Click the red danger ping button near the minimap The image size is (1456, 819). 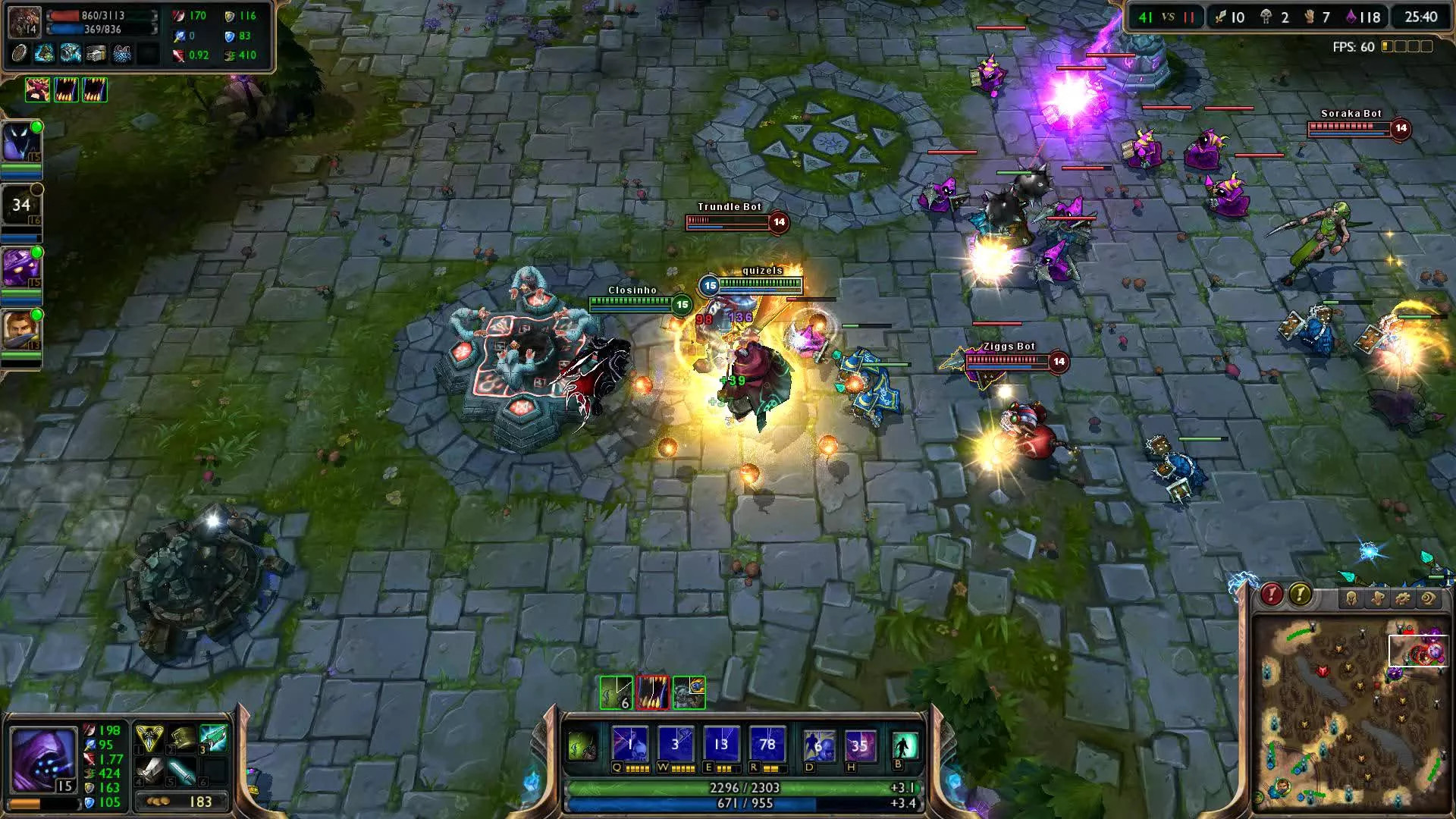coord(1271,596)
